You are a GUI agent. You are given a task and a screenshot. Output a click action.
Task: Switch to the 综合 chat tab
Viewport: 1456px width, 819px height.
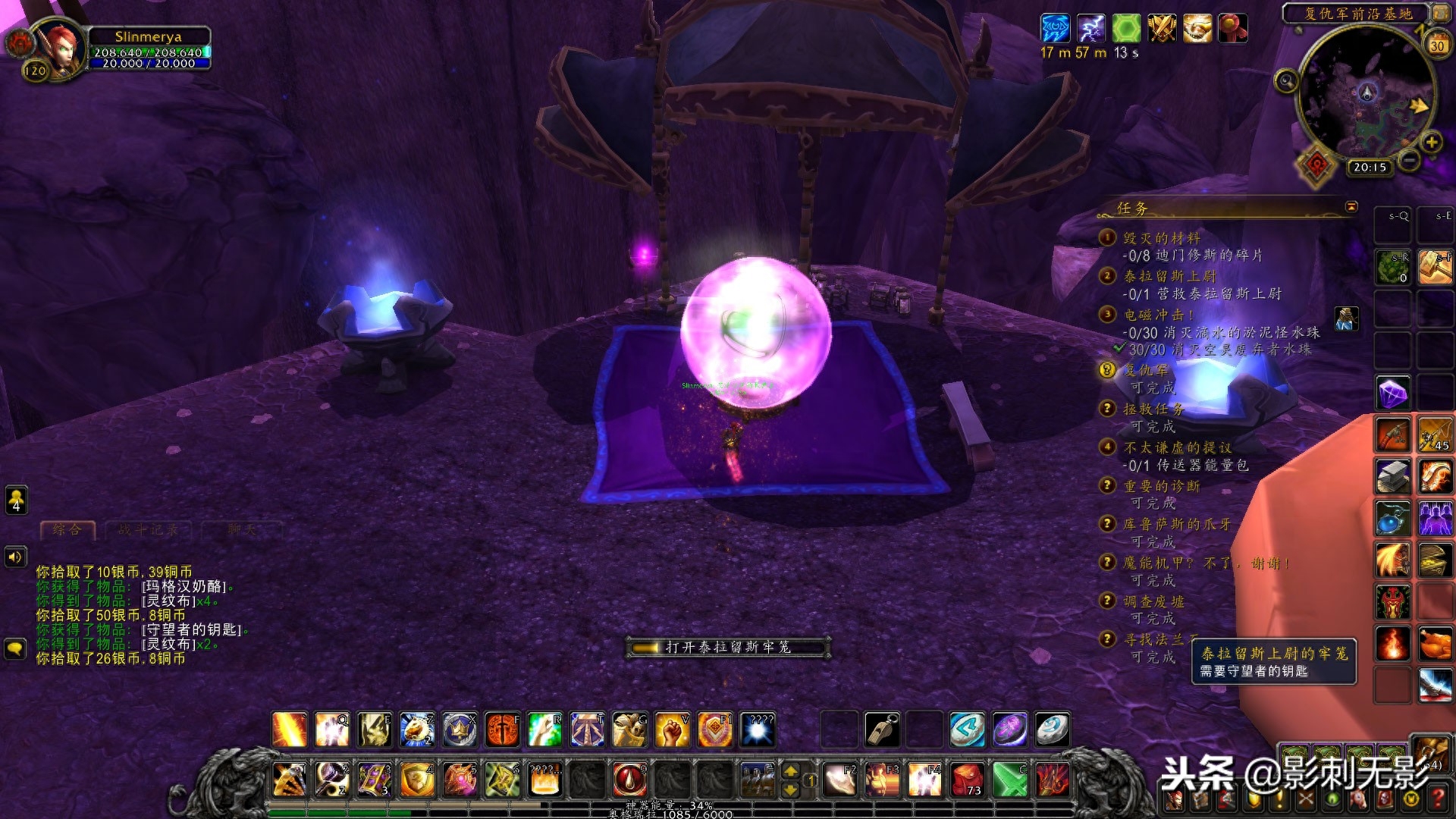coord(67,529)
